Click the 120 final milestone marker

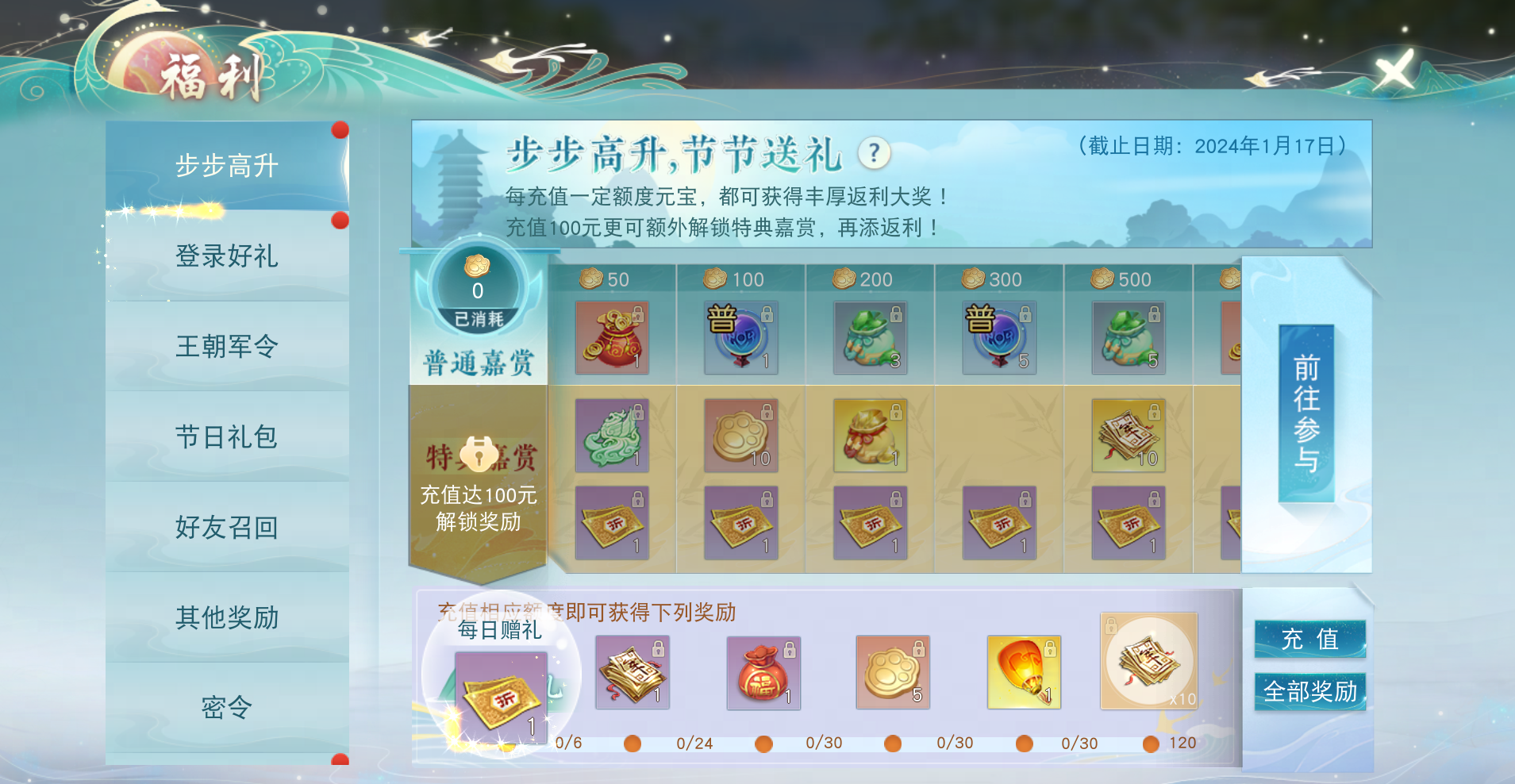click(x=1152, y=743)
